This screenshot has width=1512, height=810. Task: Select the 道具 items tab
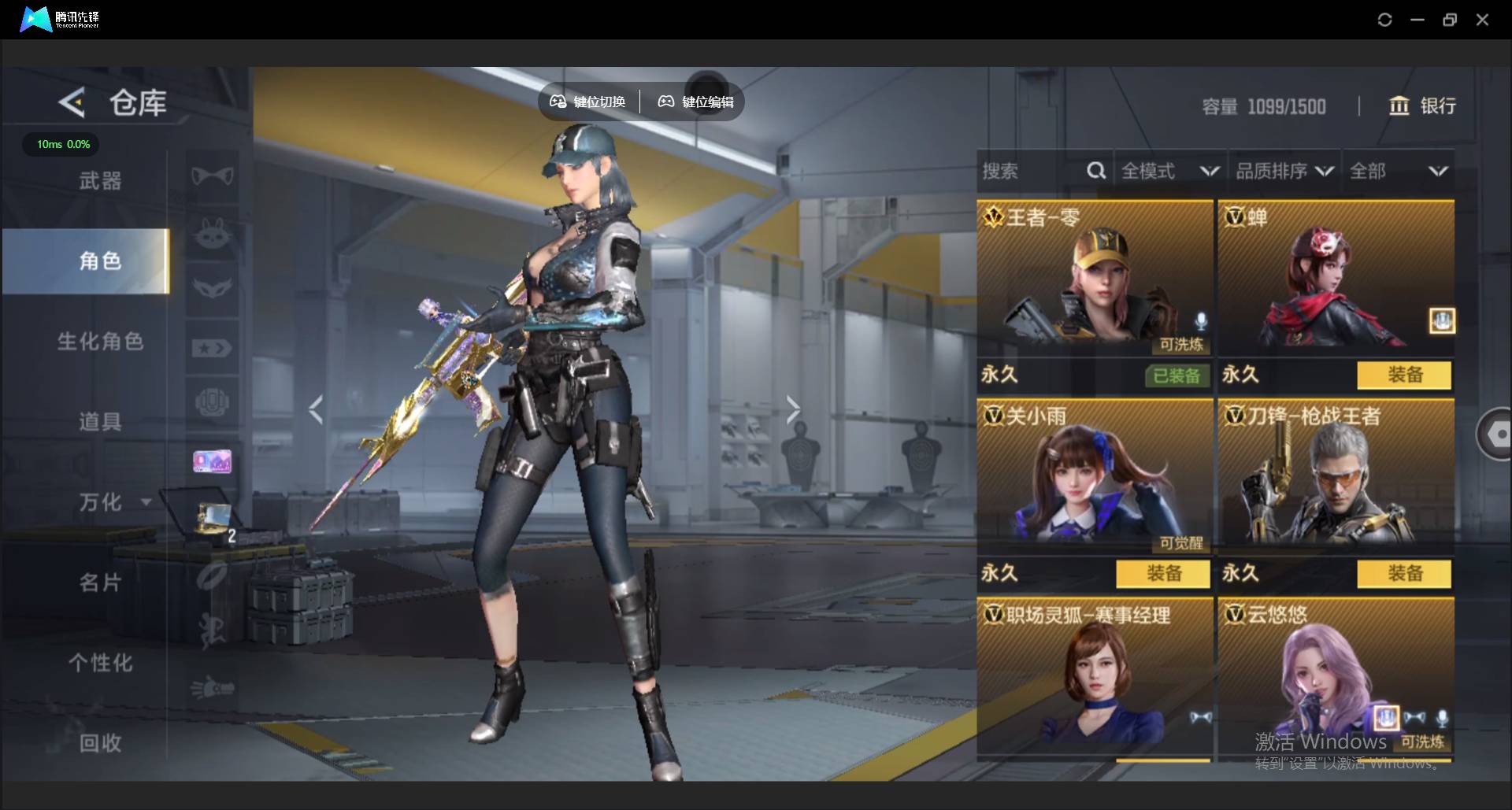100,421
